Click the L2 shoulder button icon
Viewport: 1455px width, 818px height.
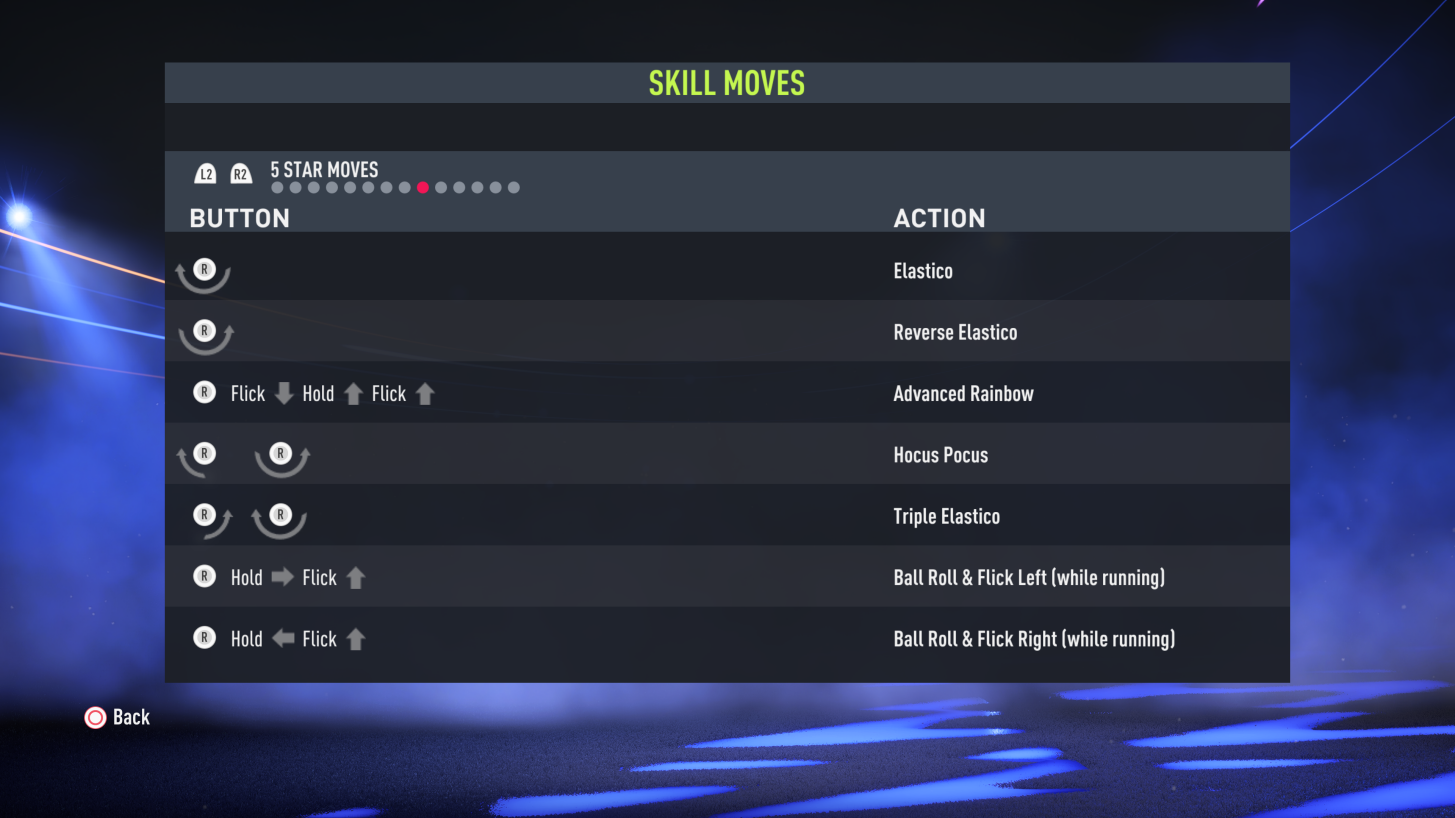point(205,172)
